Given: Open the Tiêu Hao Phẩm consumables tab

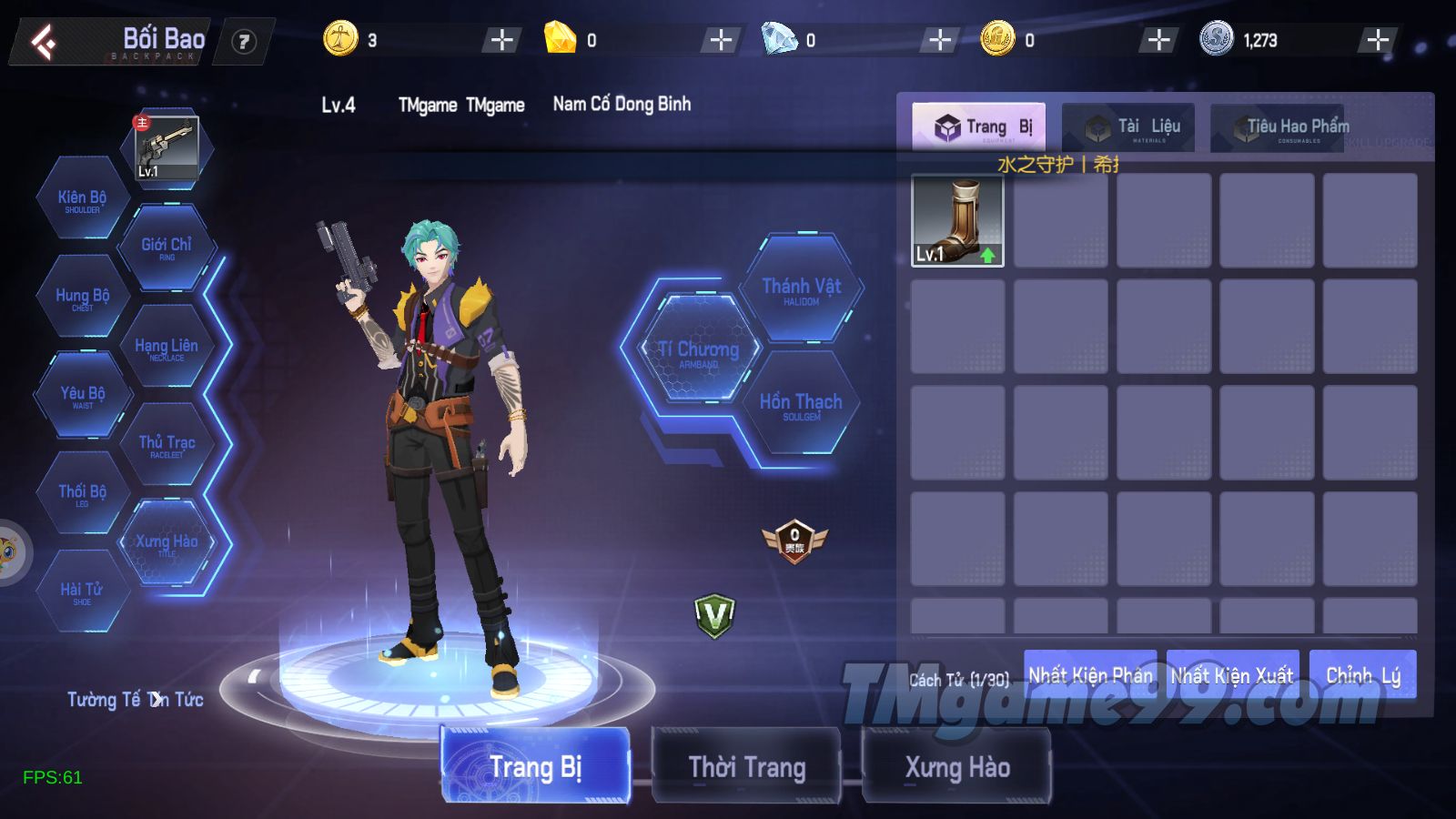Looking at the screenshot, I should point(1283,127).
